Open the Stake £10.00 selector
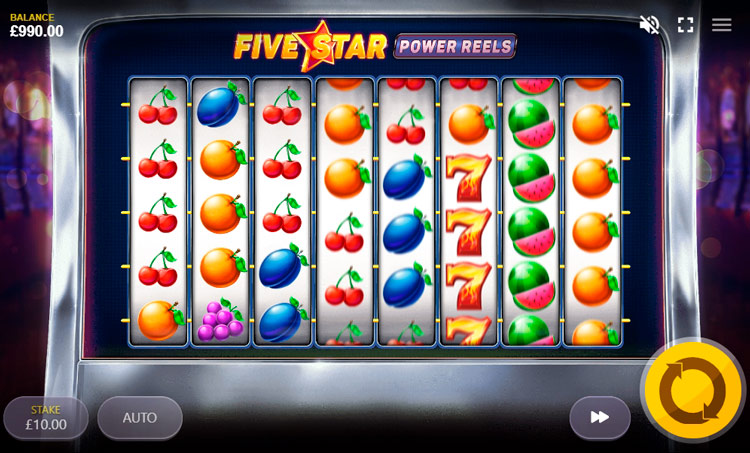The height and width of the screenshot is (453, 750). click(46, 418)
